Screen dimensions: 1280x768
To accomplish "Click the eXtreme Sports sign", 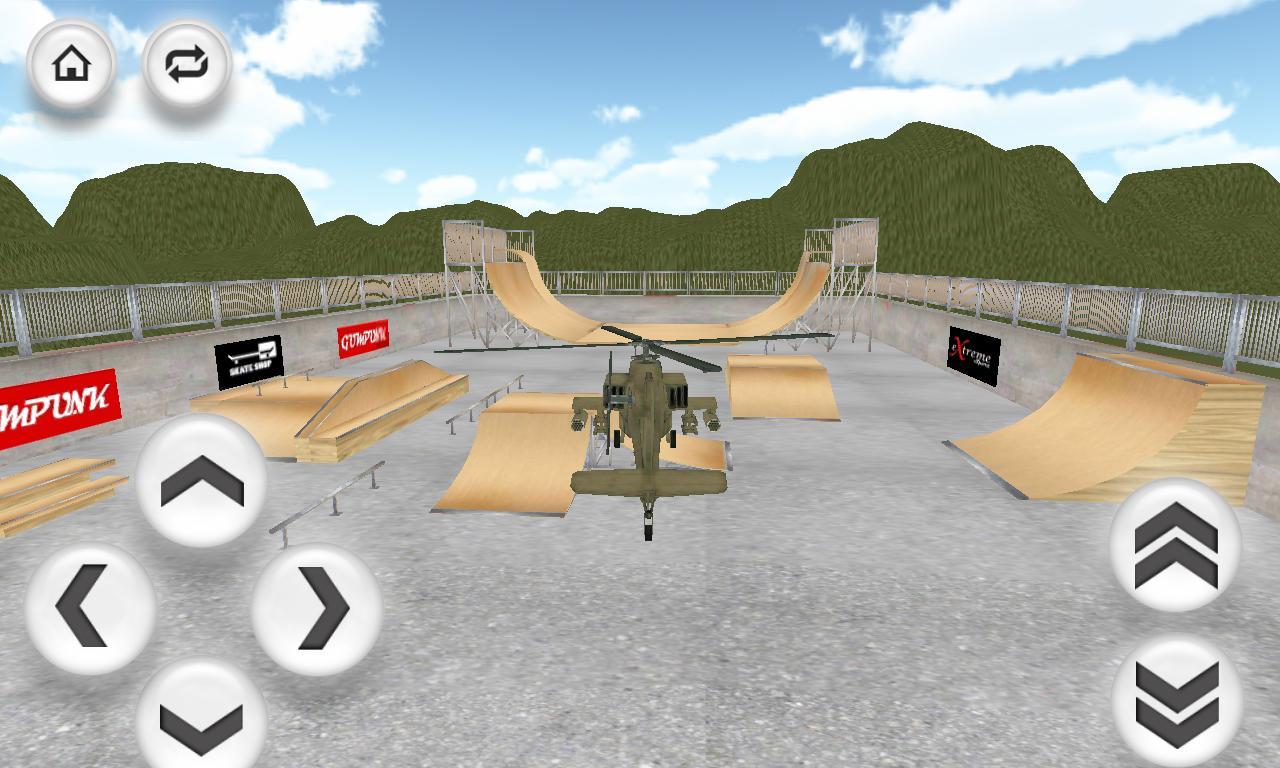I will pyautogui.click(x=972, y=353).
